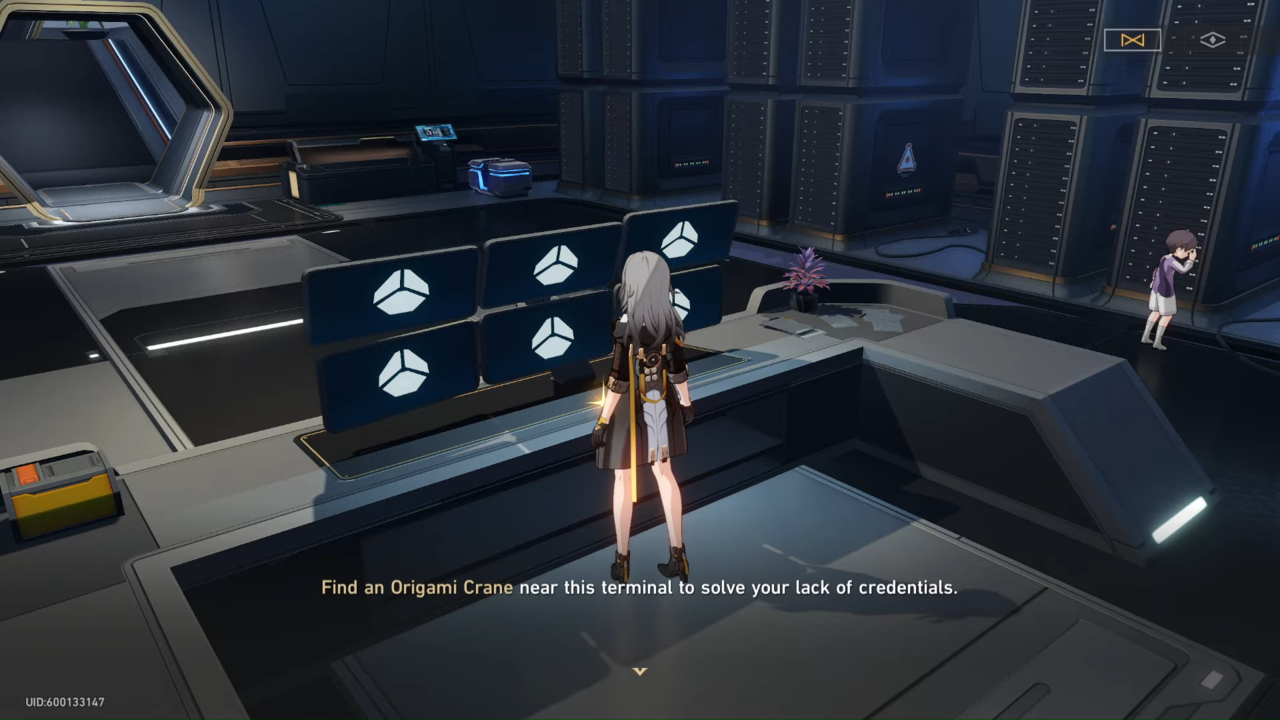This screenshot has height=720, width=1280.
Task: Advance dialogue via the down chevron arrow
Action: tap(639, 672)
